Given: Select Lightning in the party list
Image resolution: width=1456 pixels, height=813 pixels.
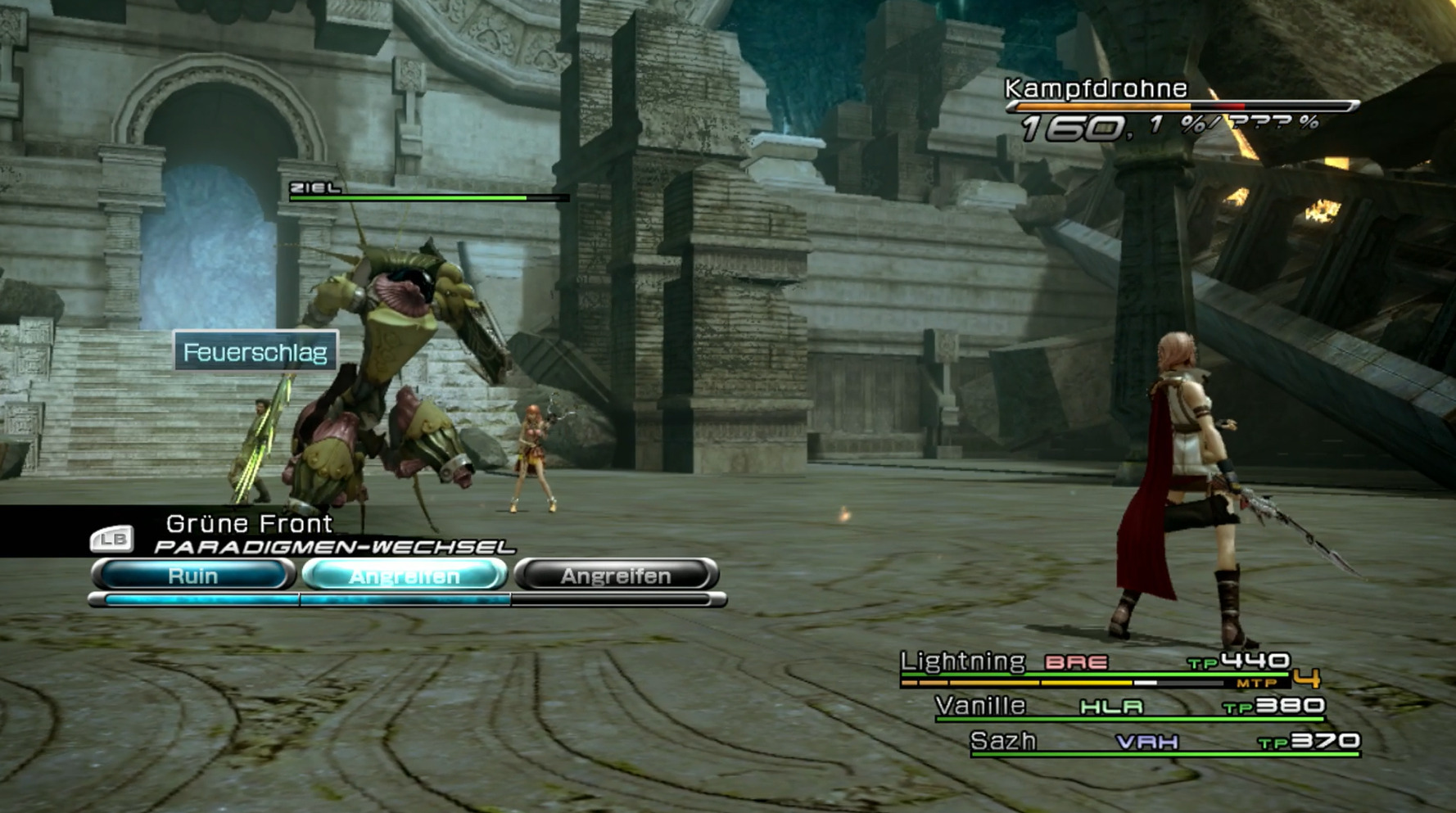Looking at the screenshot, I should (963, 662).
